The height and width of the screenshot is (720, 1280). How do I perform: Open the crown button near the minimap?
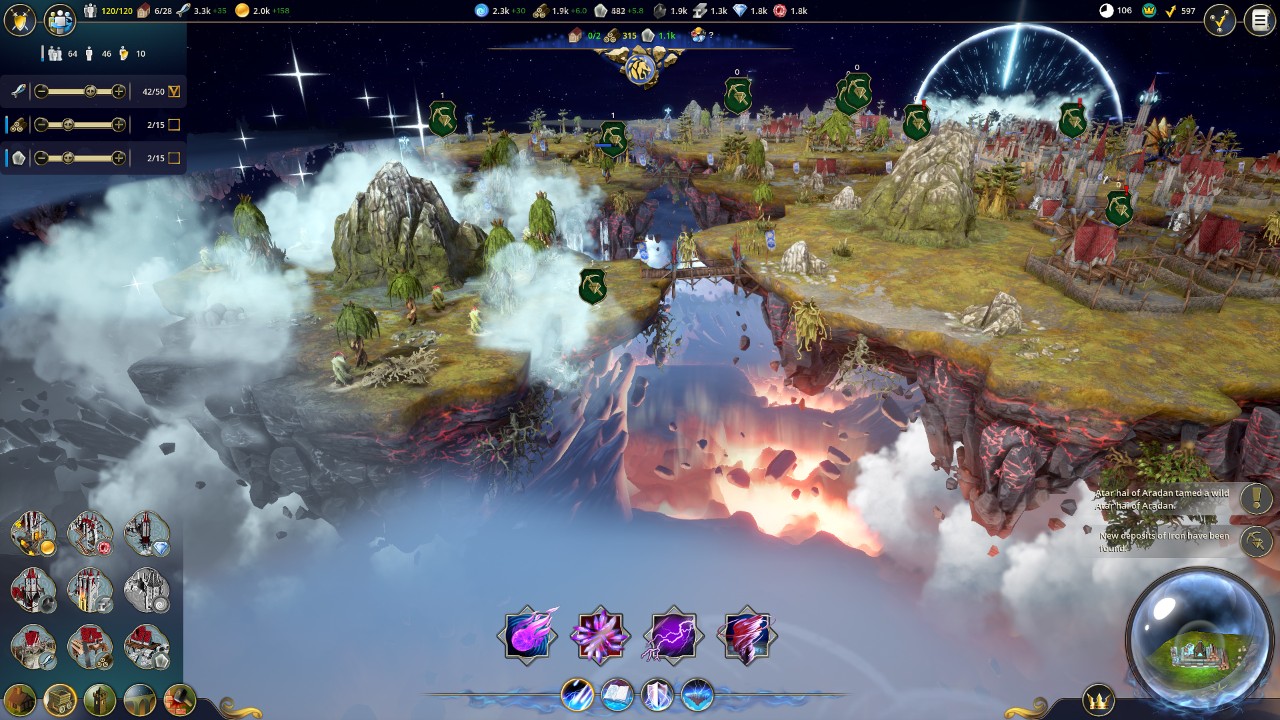tap(1099, 699)
